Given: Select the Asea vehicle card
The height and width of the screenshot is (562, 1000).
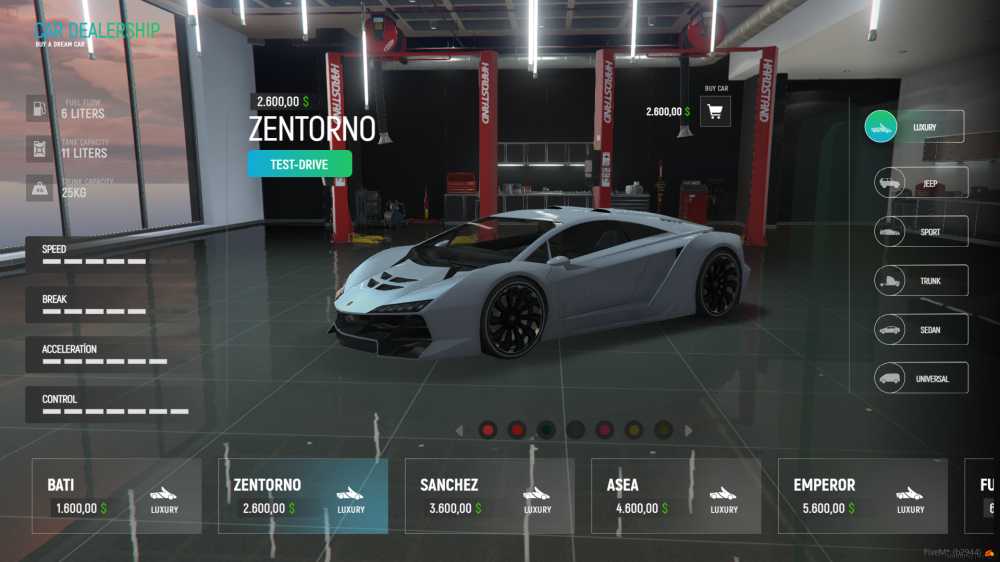Looking at the screenshot, I should pyautogui.click(x=676, y=496).
